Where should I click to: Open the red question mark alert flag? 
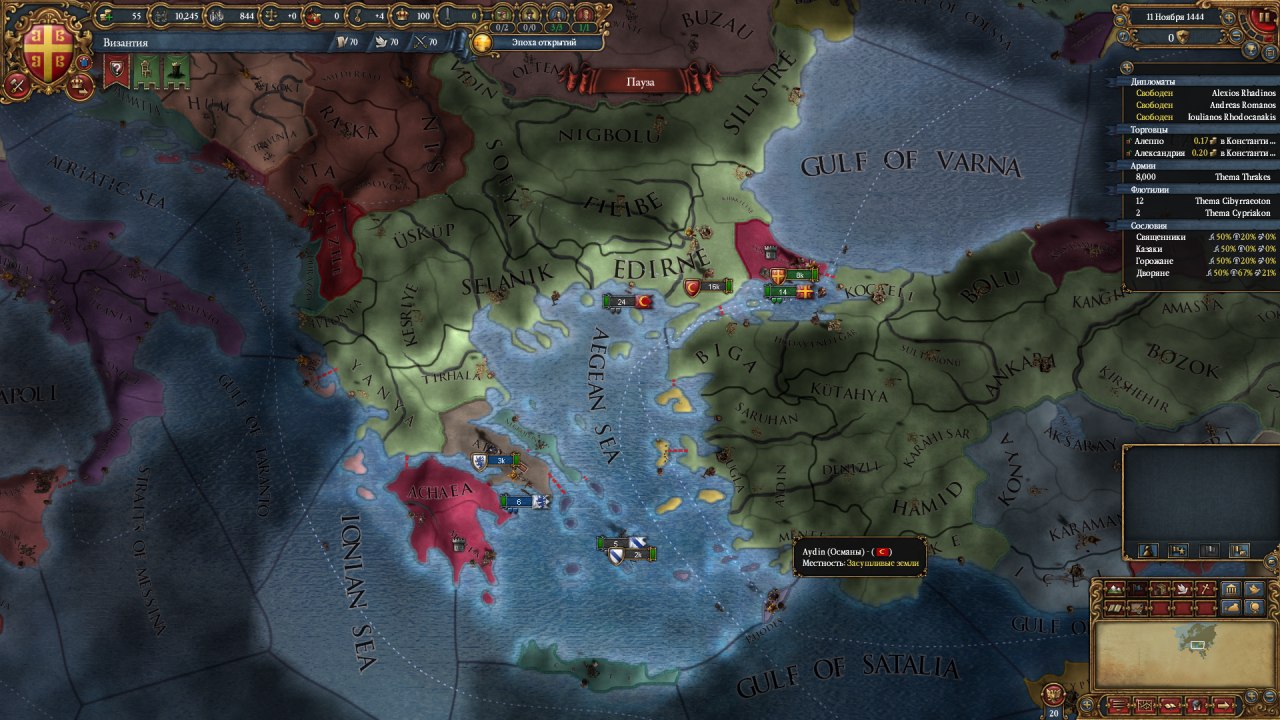point(118,71)
